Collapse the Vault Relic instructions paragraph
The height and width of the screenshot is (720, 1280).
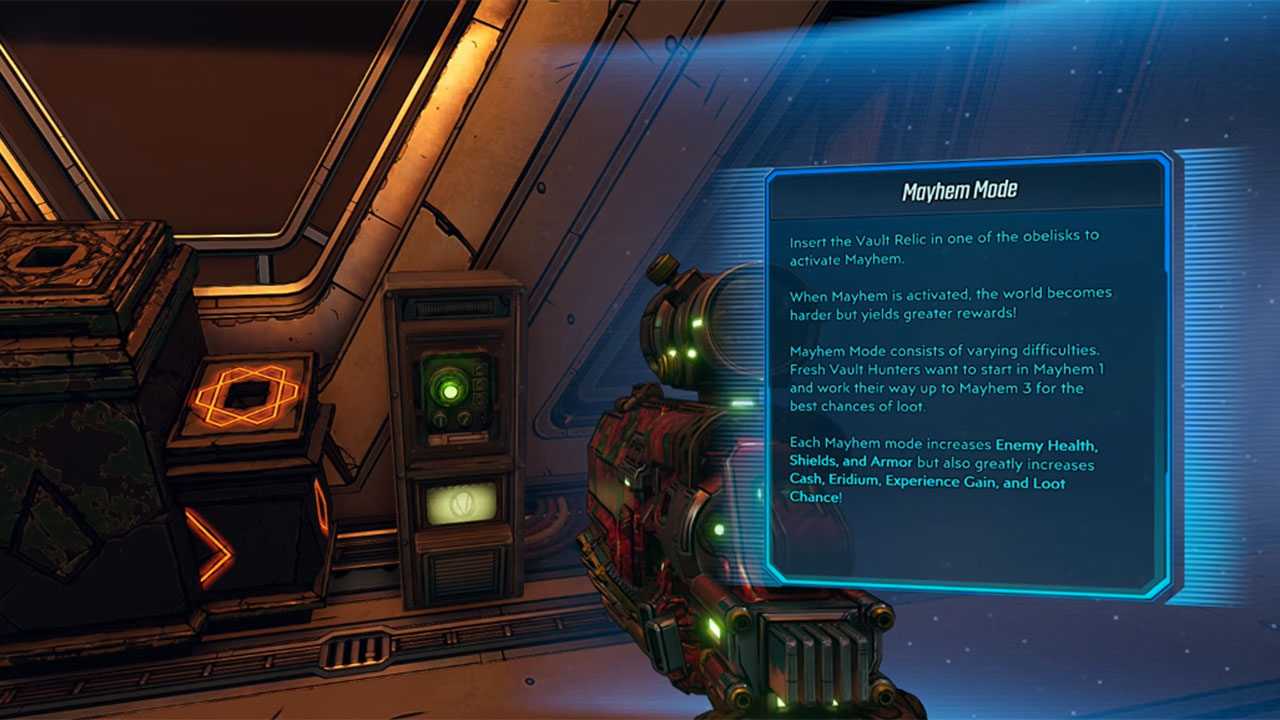(x=943, y=247)
